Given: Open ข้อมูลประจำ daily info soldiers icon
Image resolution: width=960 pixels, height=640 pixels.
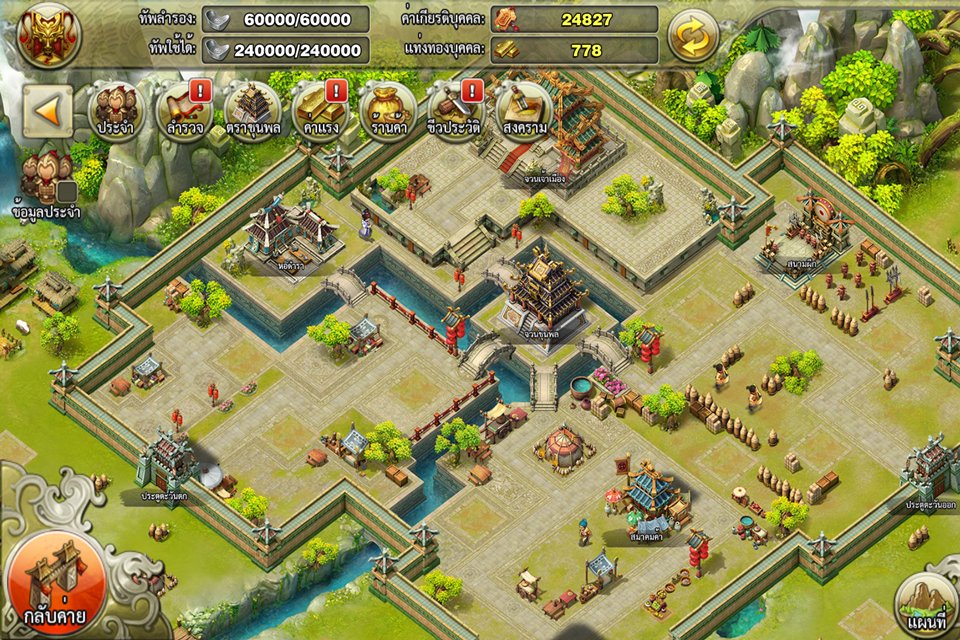Looking at the screenshot, I should tap(47, 182).
